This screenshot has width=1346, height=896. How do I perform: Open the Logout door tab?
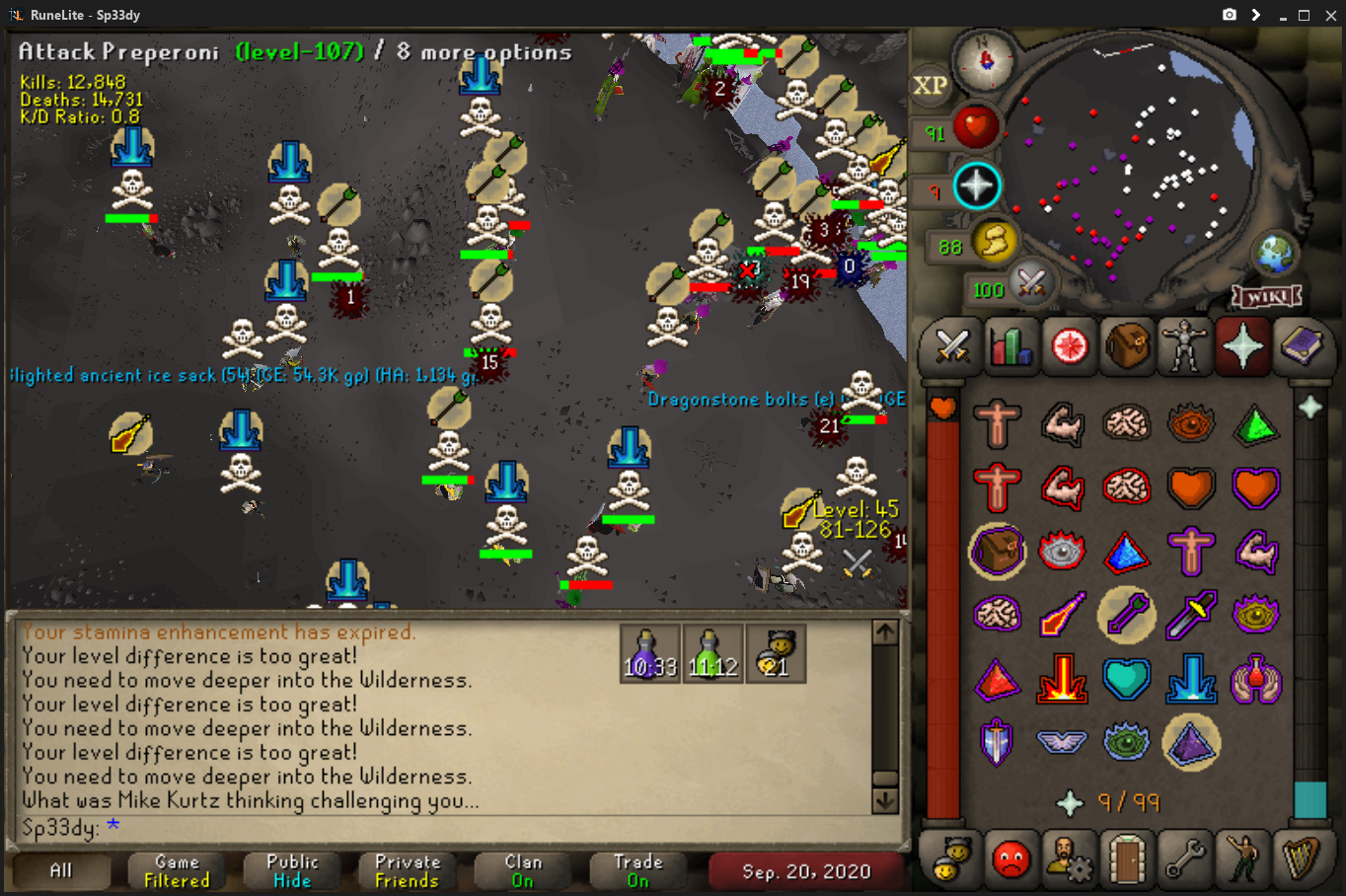[x=1127, y=859]
